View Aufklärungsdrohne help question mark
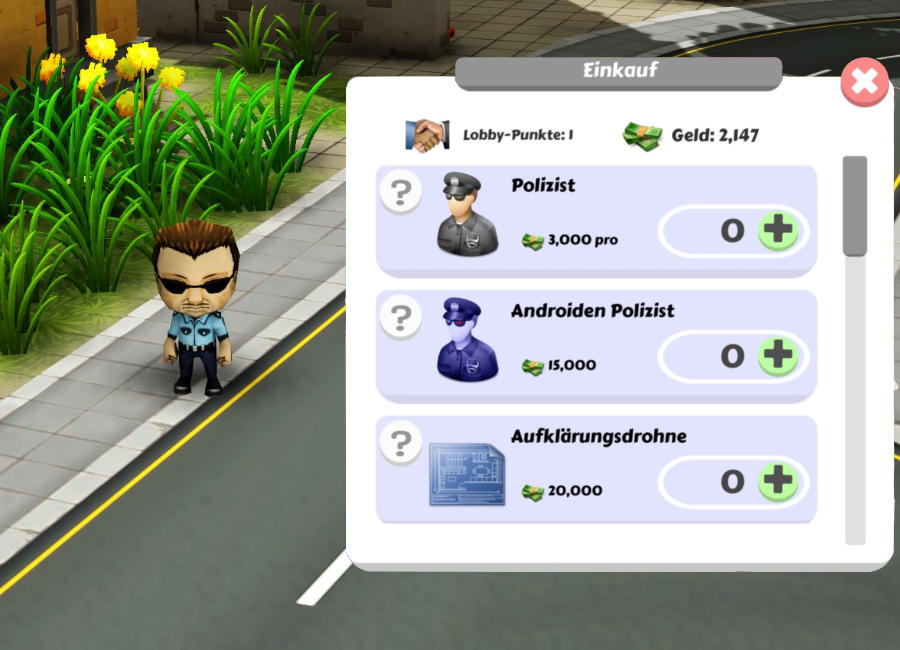900x650 pixels. (x=401, y=442)
